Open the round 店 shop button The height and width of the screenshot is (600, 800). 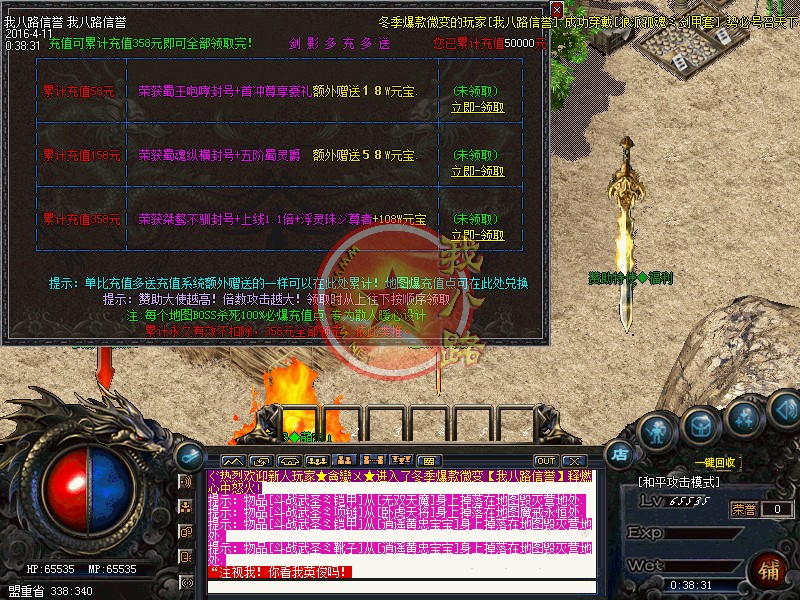click(x=622, y=452)
